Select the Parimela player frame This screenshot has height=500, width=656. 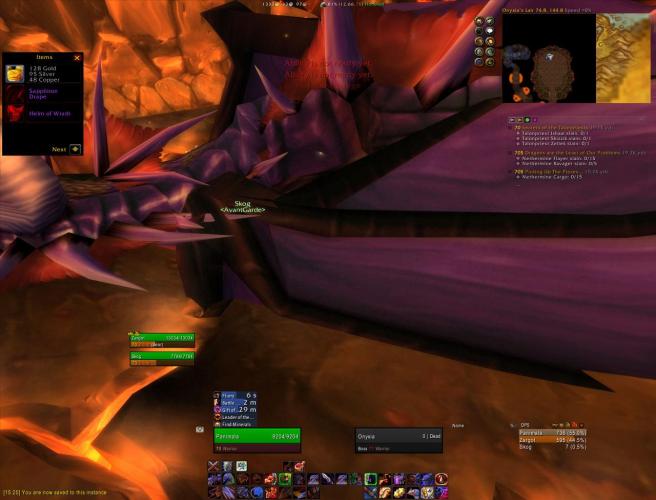[x=257, y=436]
